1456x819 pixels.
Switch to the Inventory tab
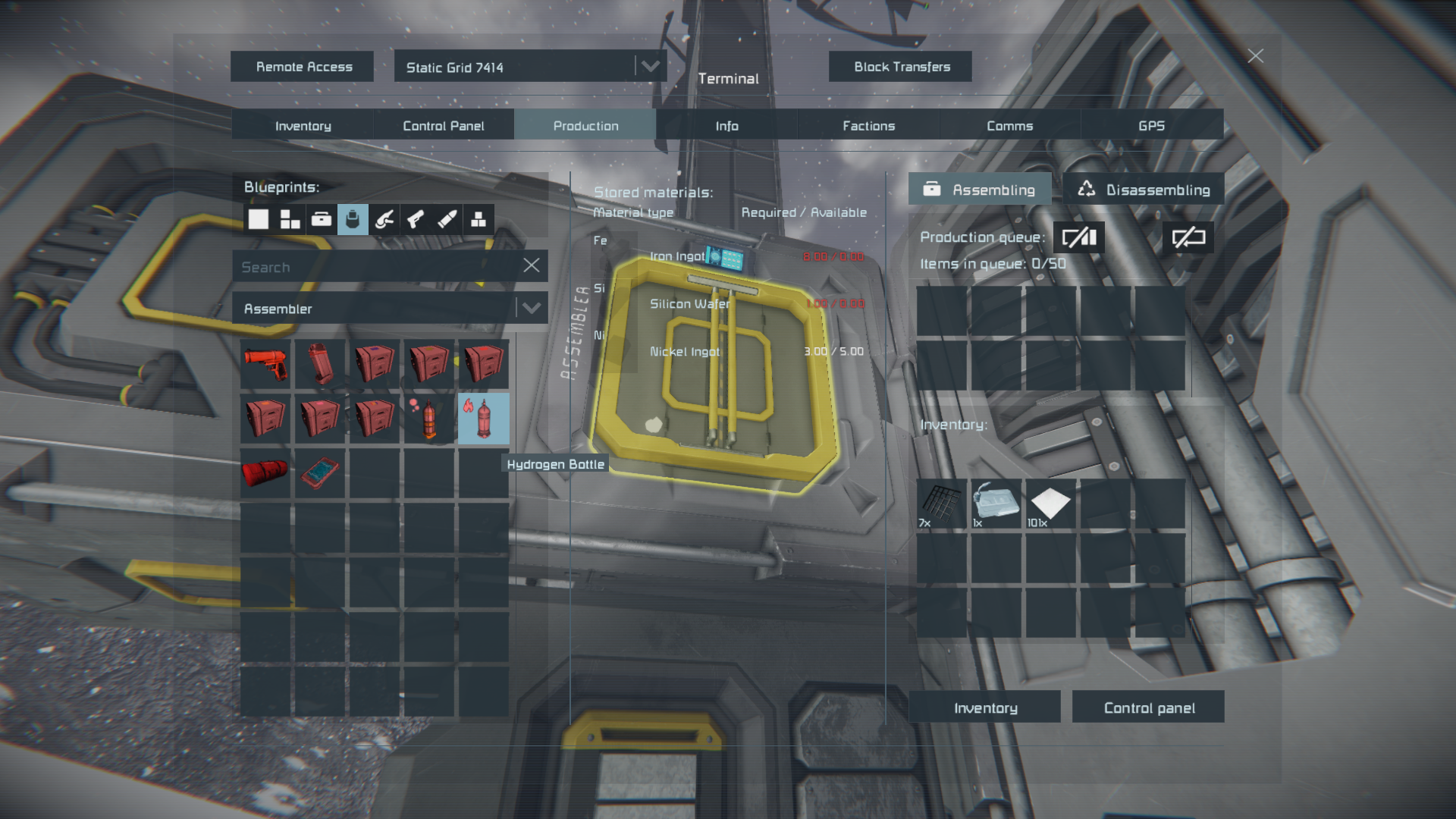302,126
